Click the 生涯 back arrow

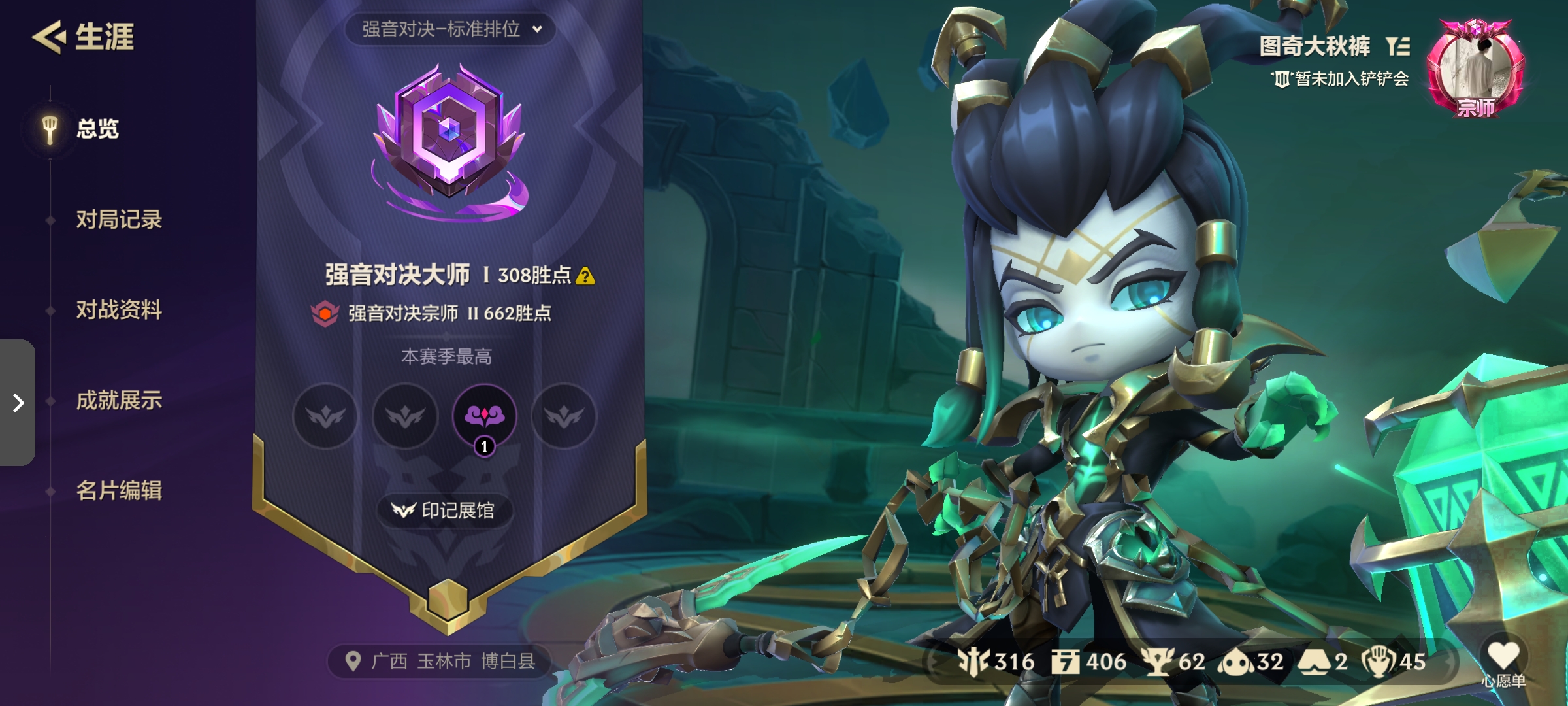tap(51, 37)
